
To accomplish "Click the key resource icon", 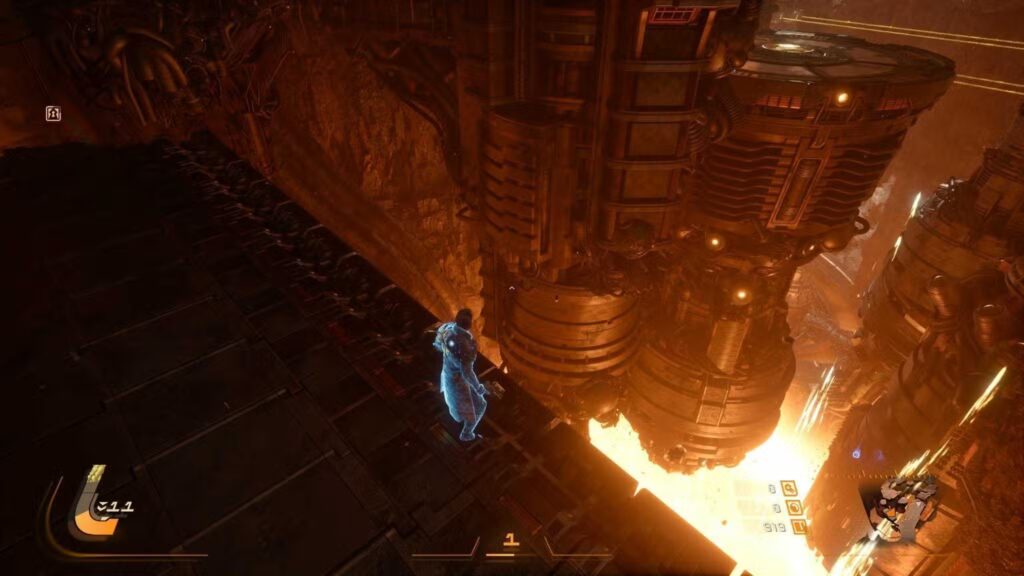I will (790, 488).
